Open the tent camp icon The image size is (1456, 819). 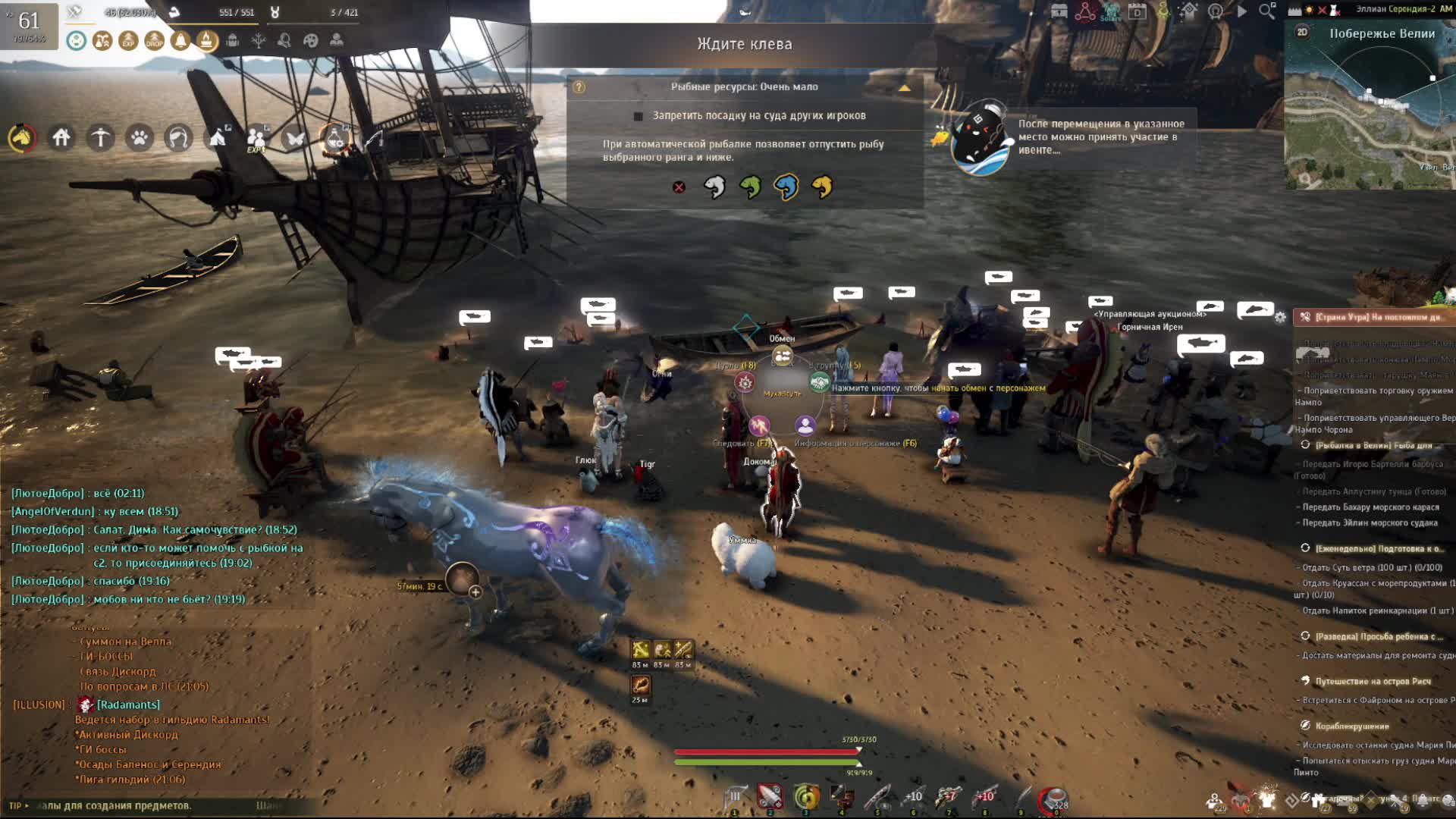point(218,138)
